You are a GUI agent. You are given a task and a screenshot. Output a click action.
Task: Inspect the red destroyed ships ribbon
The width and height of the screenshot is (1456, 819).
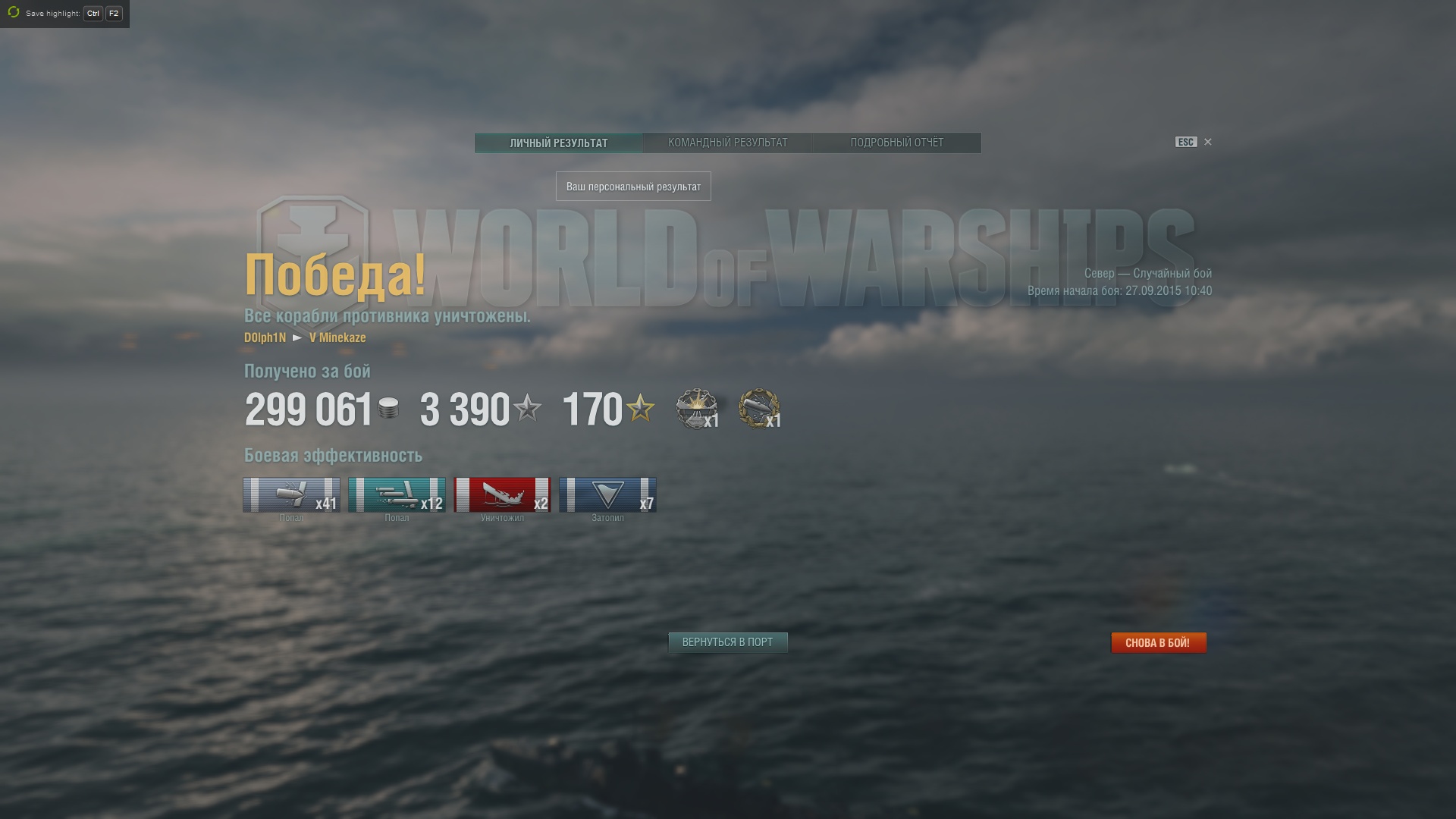[x=502, y=494]
